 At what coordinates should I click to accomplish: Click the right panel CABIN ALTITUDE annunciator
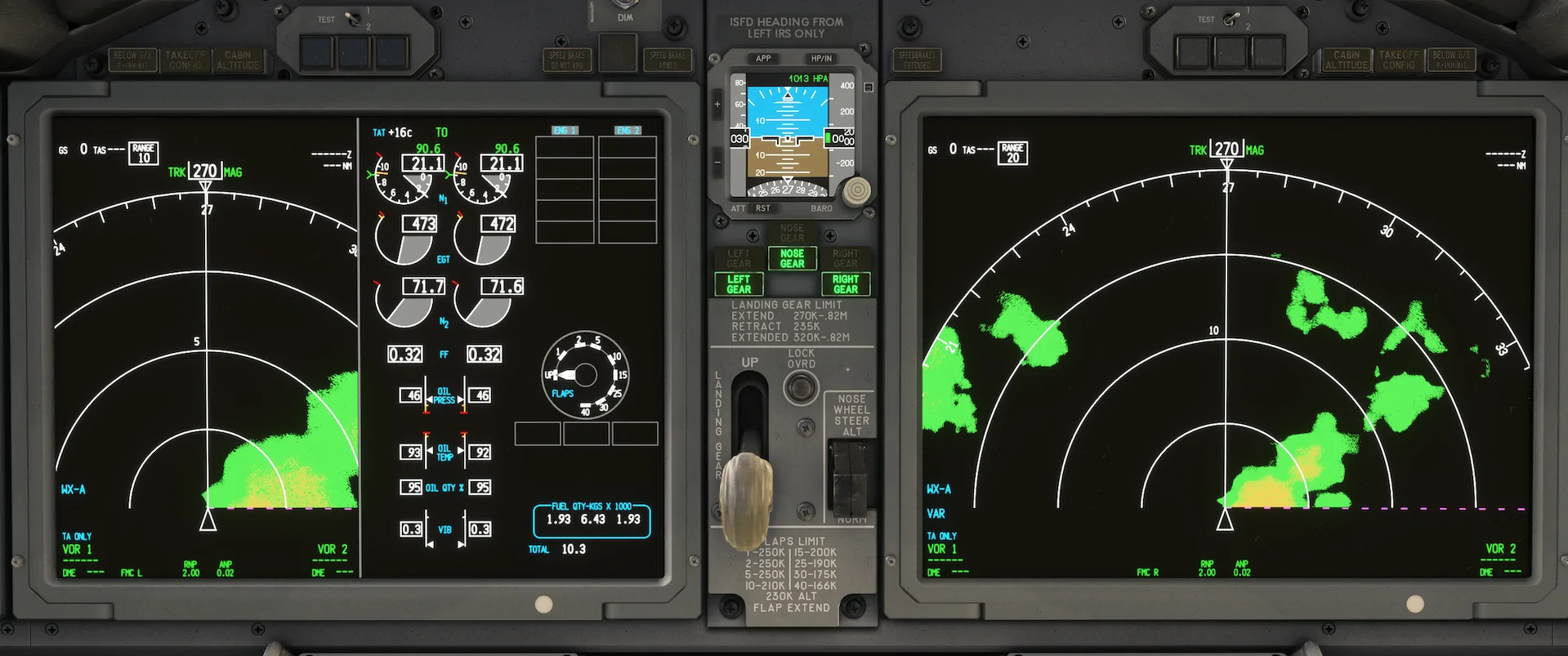coord(1346,58)
